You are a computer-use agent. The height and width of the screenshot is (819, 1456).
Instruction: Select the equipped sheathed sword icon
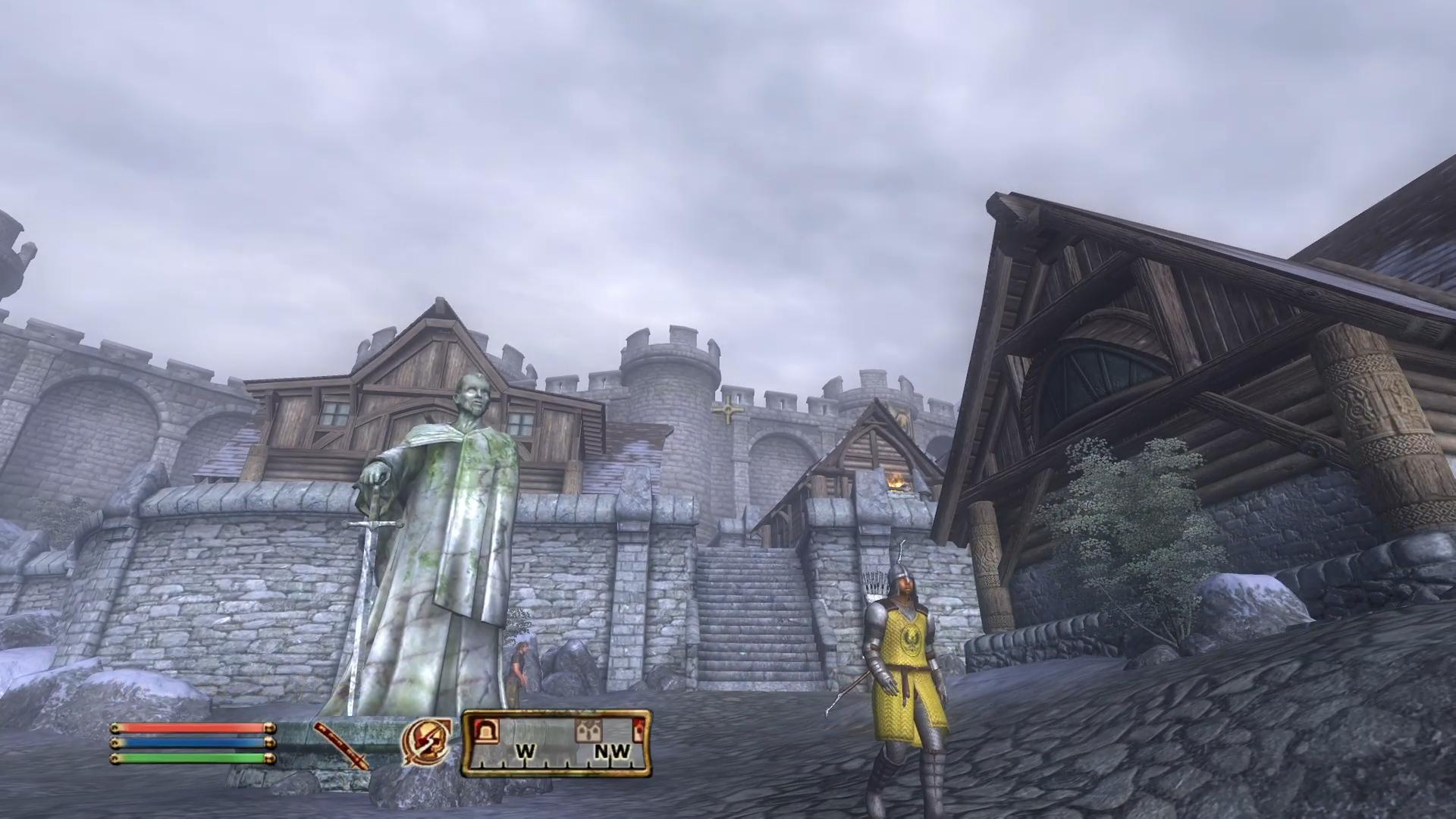coord(341,745)
